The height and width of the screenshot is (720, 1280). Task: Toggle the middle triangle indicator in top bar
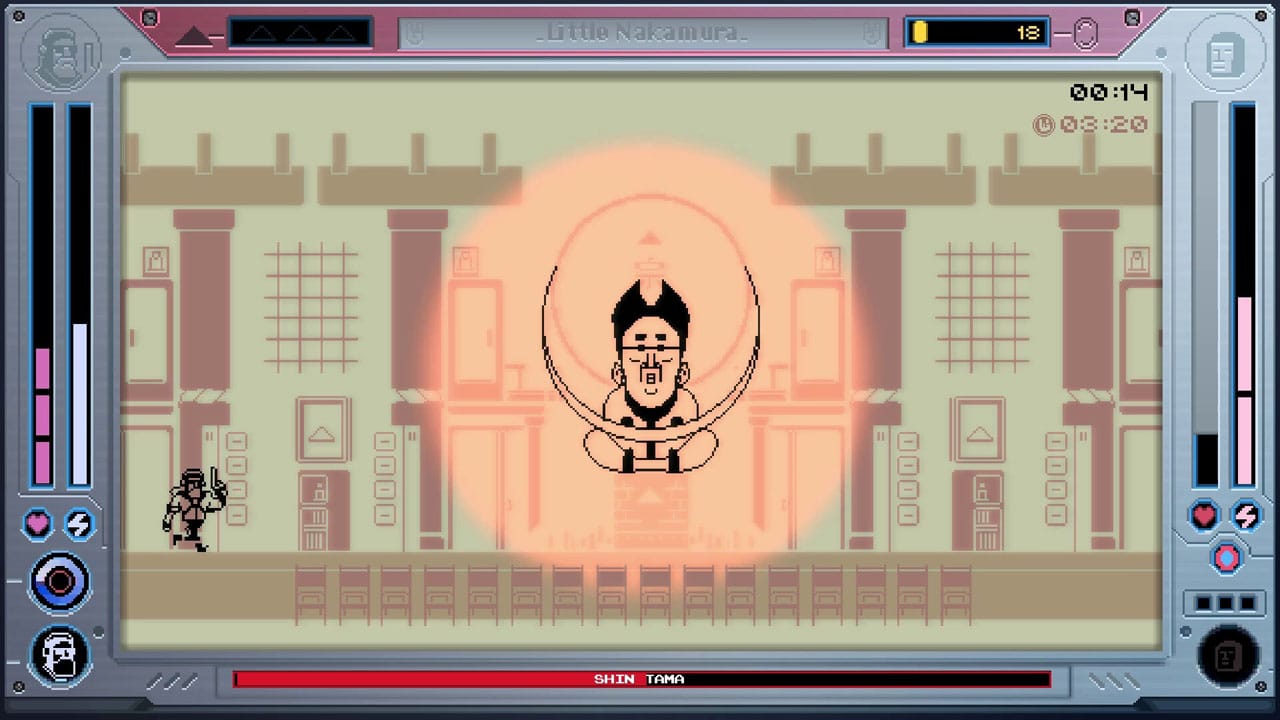pyautogui.click(x=298, y=32)
